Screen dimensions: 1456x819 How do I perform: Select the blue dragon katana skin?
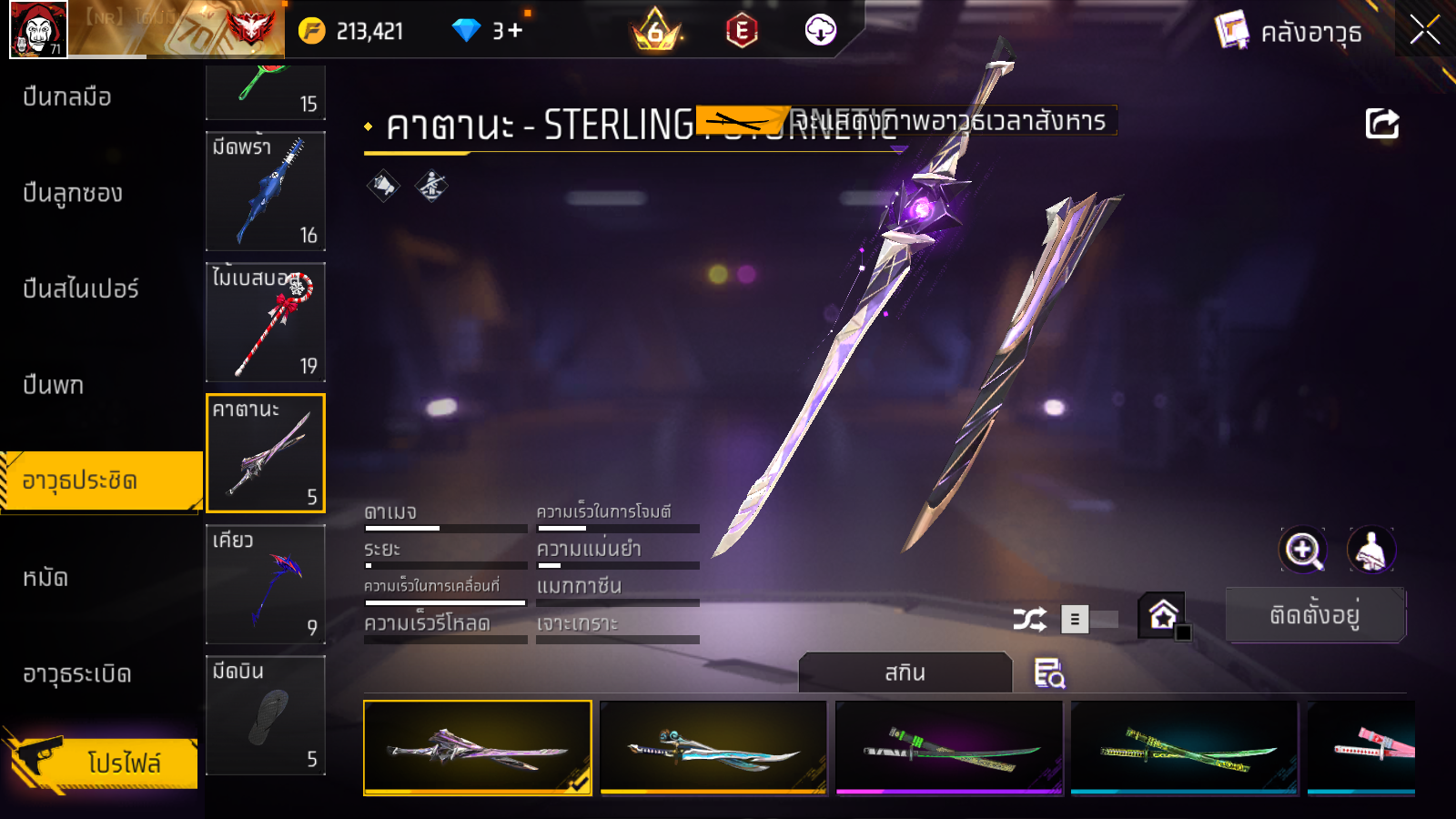713,746
